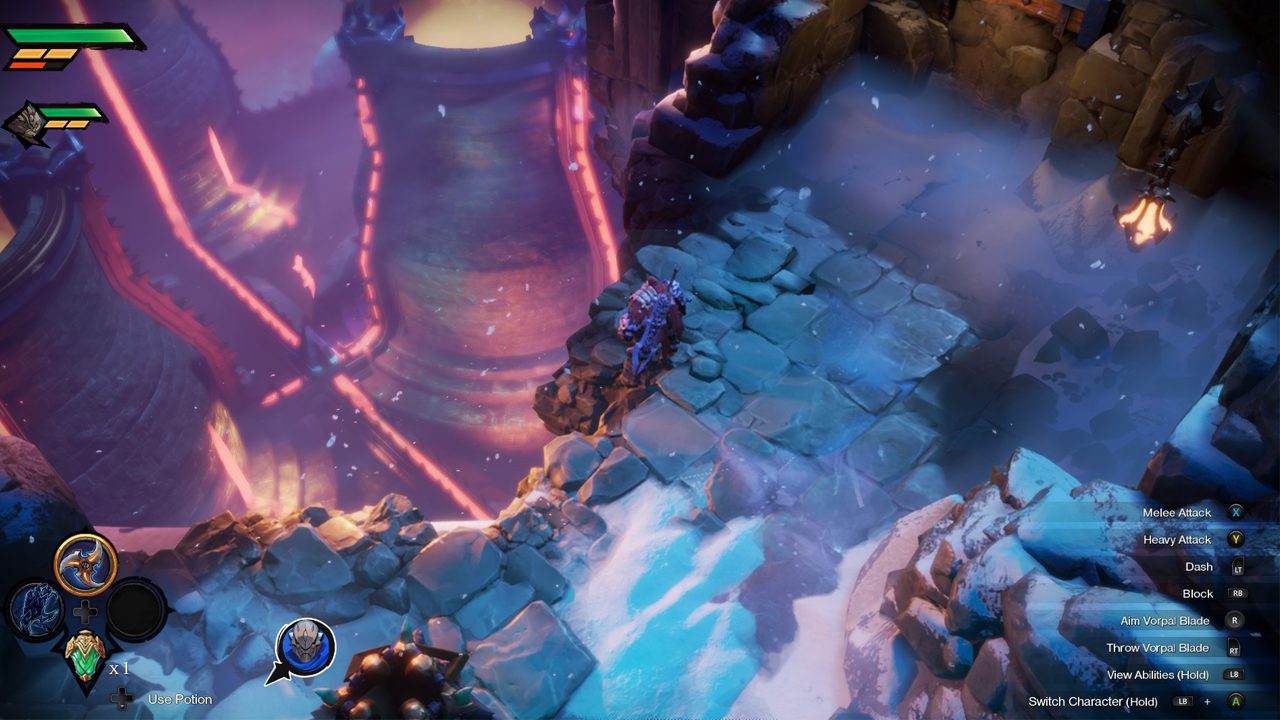
Task: Click the masked companion speech portrait
Action: tap(305, 646)
